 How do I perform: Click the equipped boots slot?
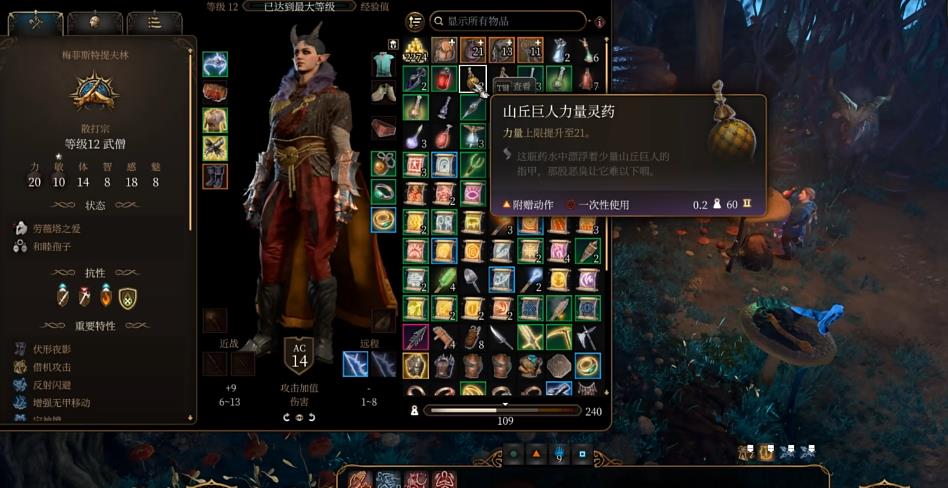coord(215,177)
